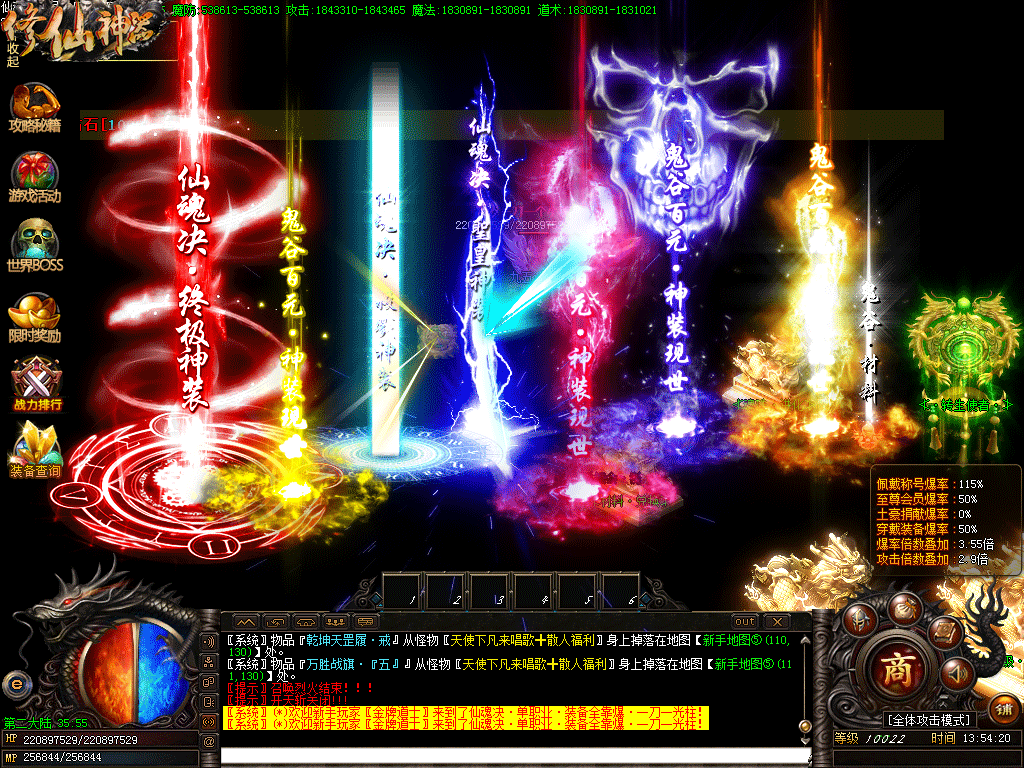The height and width of the screenshot is (768, 1024).
Task: Open the bag pouch icon
Action: [x=904, y=605]
